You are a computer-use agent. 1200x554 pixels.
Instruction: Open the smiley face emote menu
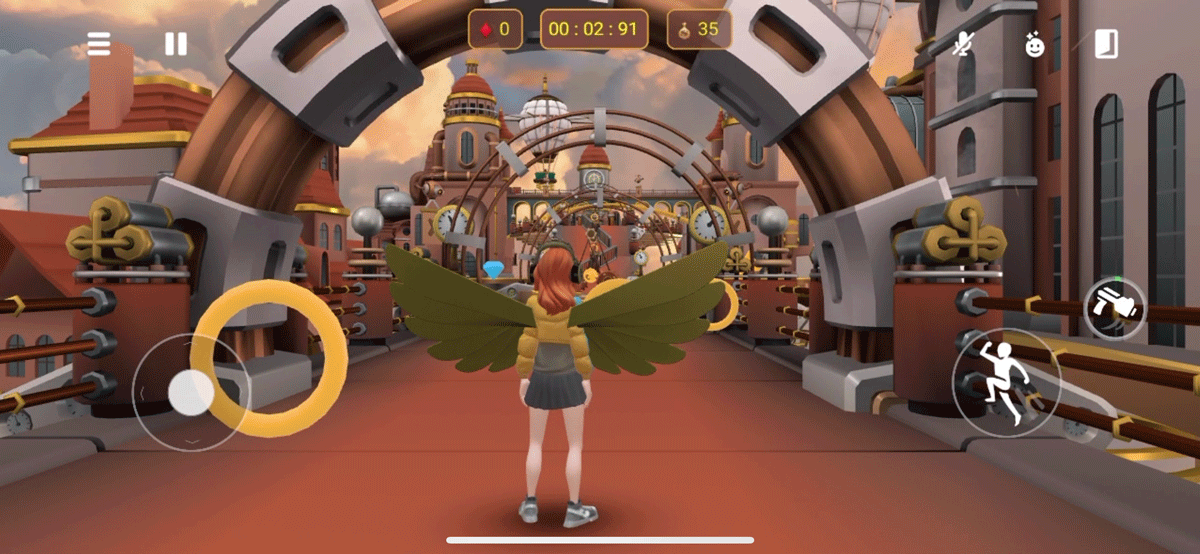pos(1034,44)
